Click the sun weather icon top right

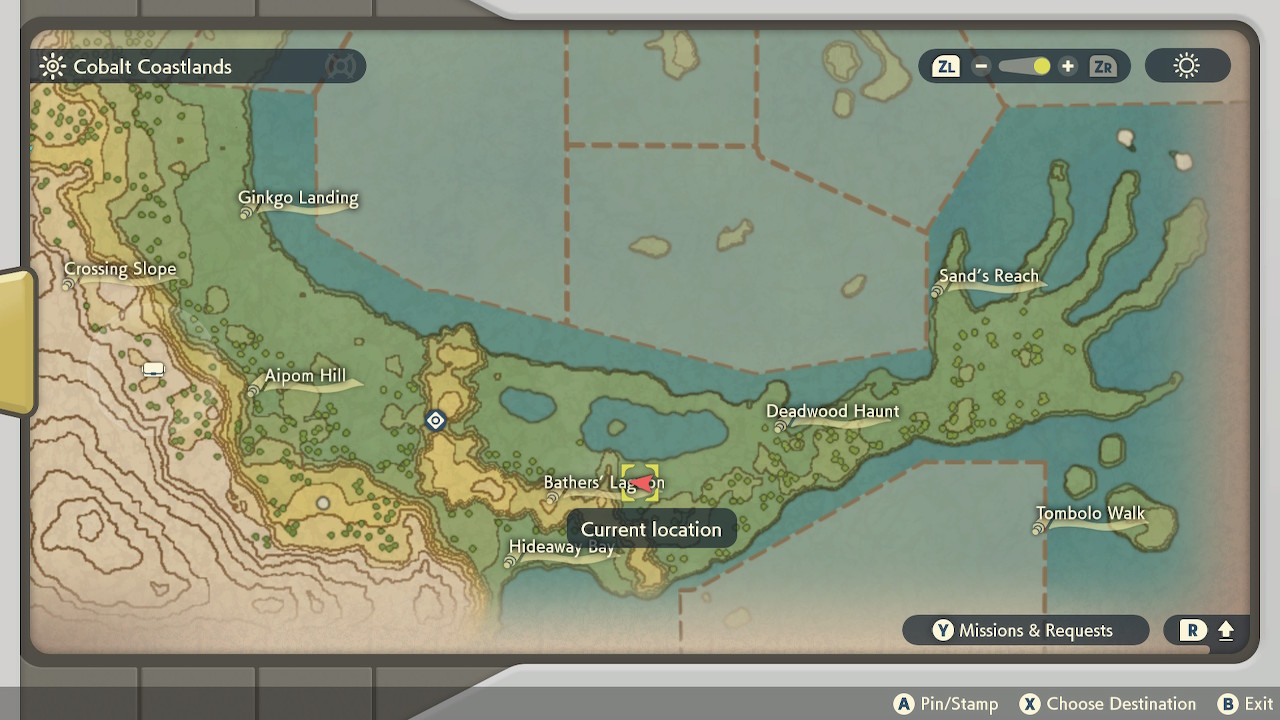(1186, 65)
